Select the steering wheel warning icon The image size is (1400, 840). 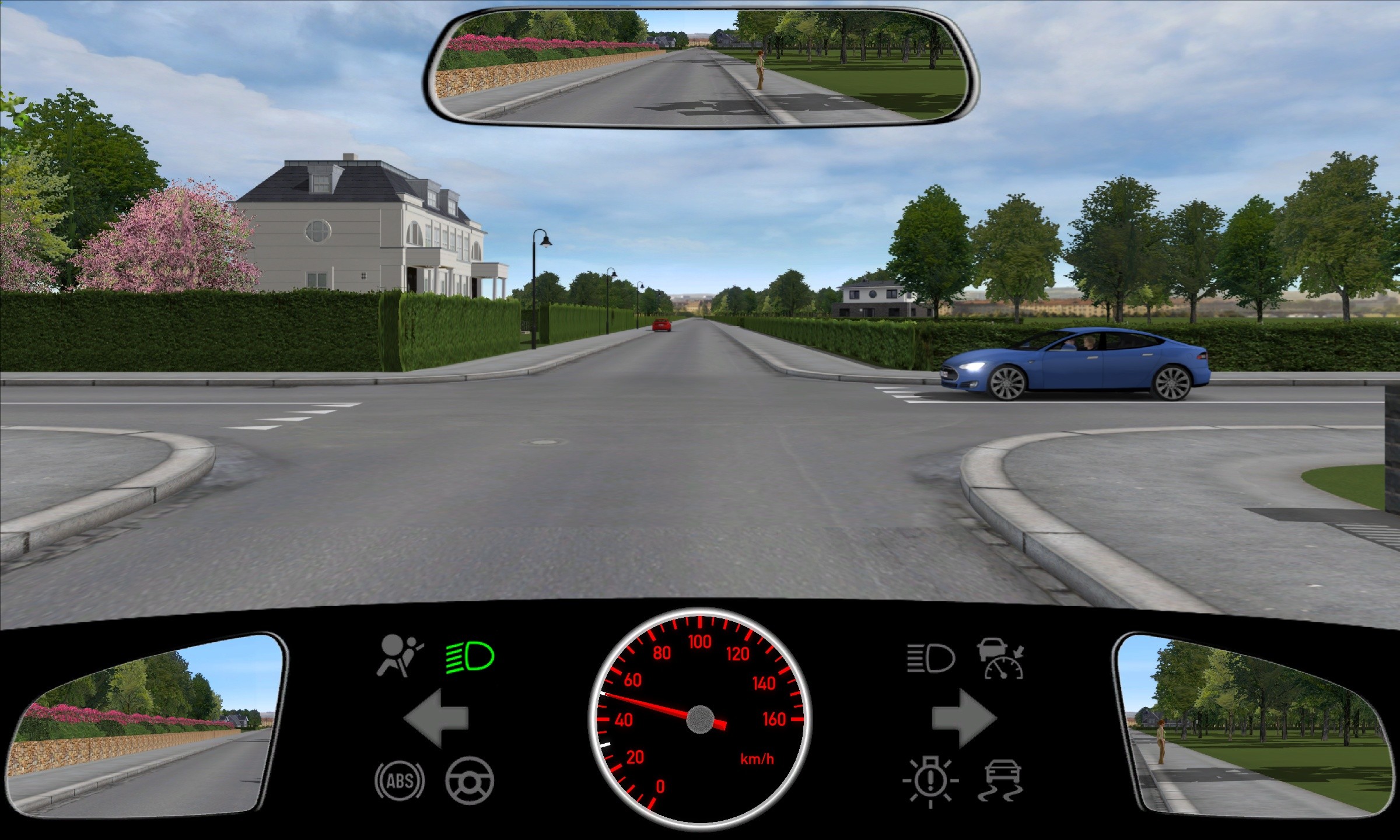[470, 780]
